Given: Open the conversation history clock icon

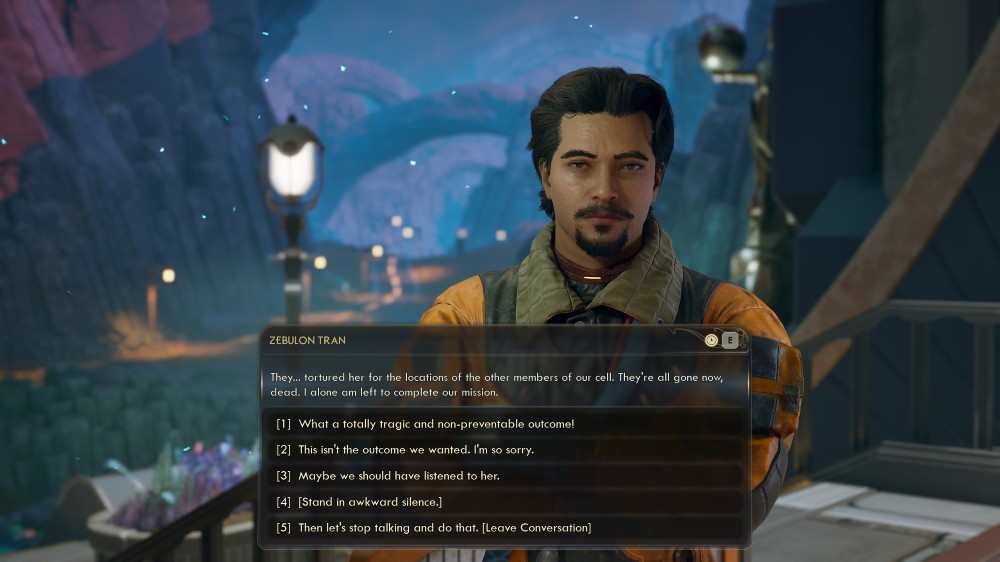Looking at the screenshot, I should tap(711, 340).
